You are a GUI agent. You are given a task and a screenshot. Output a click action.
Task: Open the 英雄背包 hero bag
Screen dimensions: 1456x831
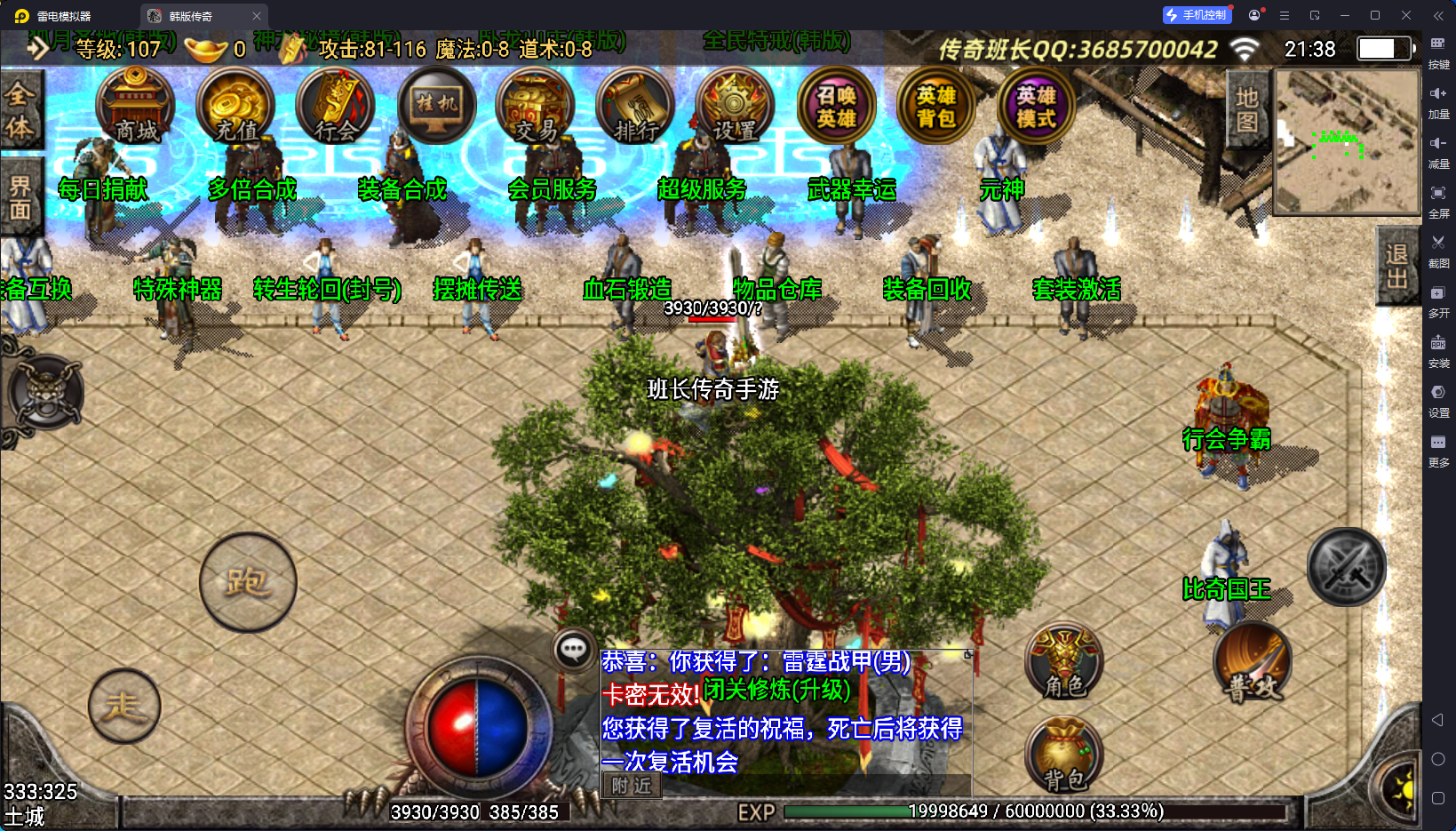pos(936,107)
